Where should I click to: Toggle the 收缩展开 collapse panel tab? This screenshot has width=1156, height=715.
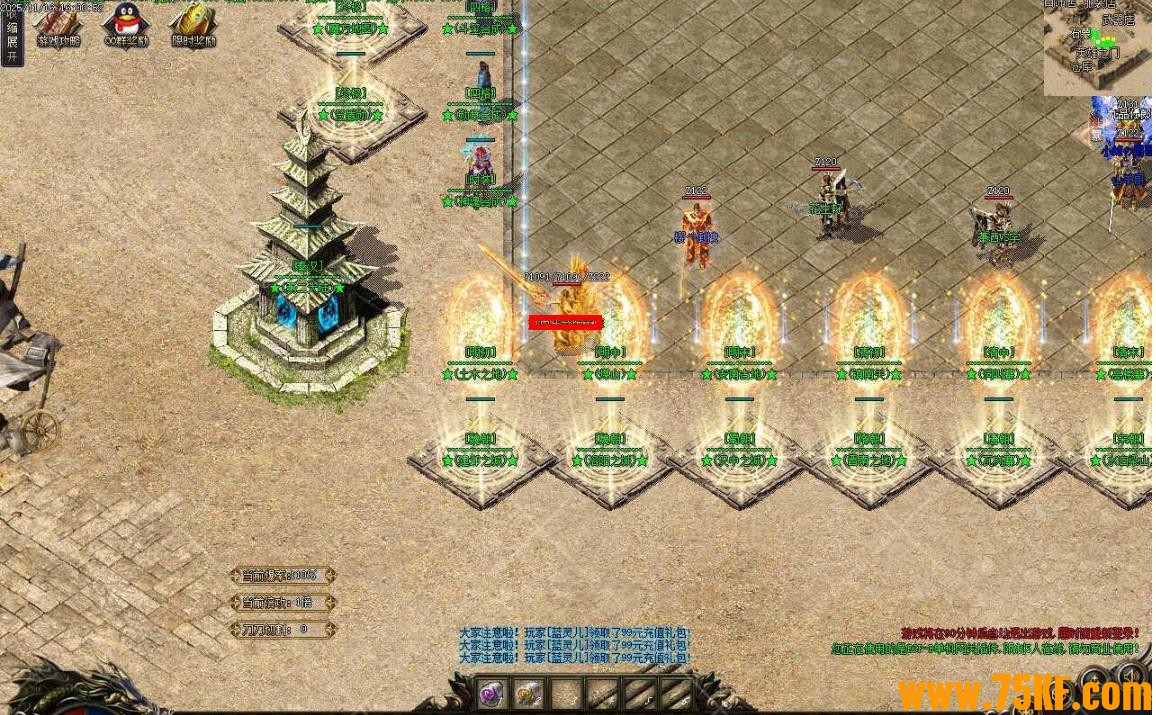(x=11, y=34)
